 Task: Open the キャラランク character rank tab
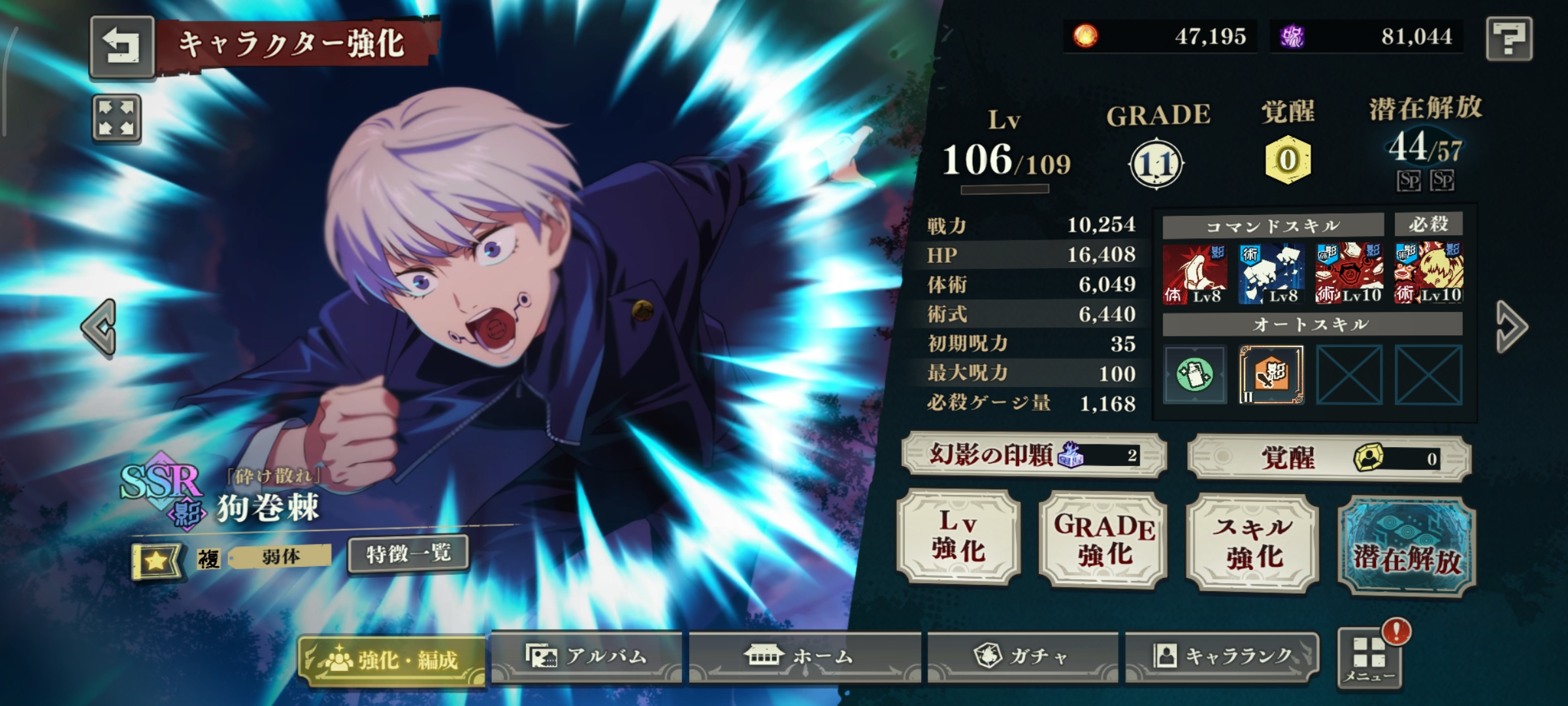click(1220, 656)
